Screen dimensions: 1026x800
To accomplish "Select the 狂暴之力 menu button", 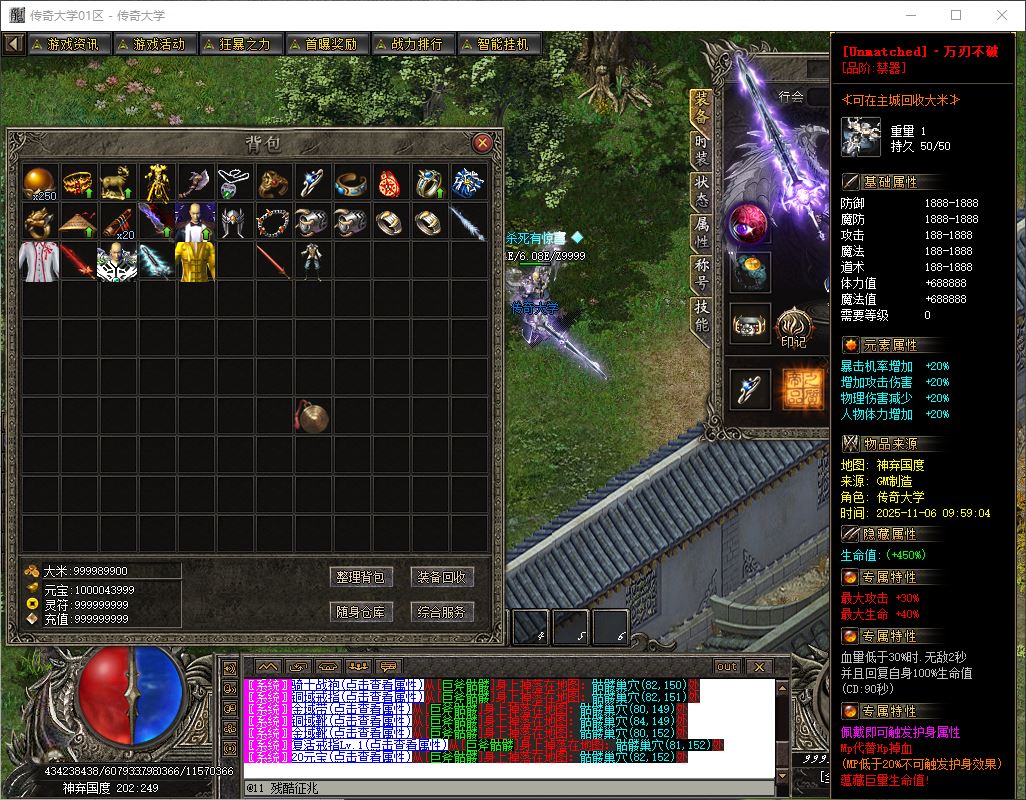I will pyautogui.click(x=239, y=44).
